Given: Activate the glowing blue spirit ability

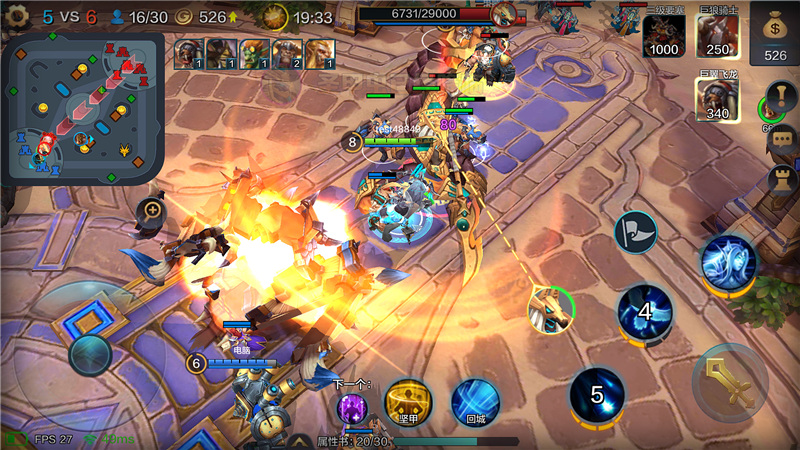Looking at the screenshot, I should (x=729, y=264).
